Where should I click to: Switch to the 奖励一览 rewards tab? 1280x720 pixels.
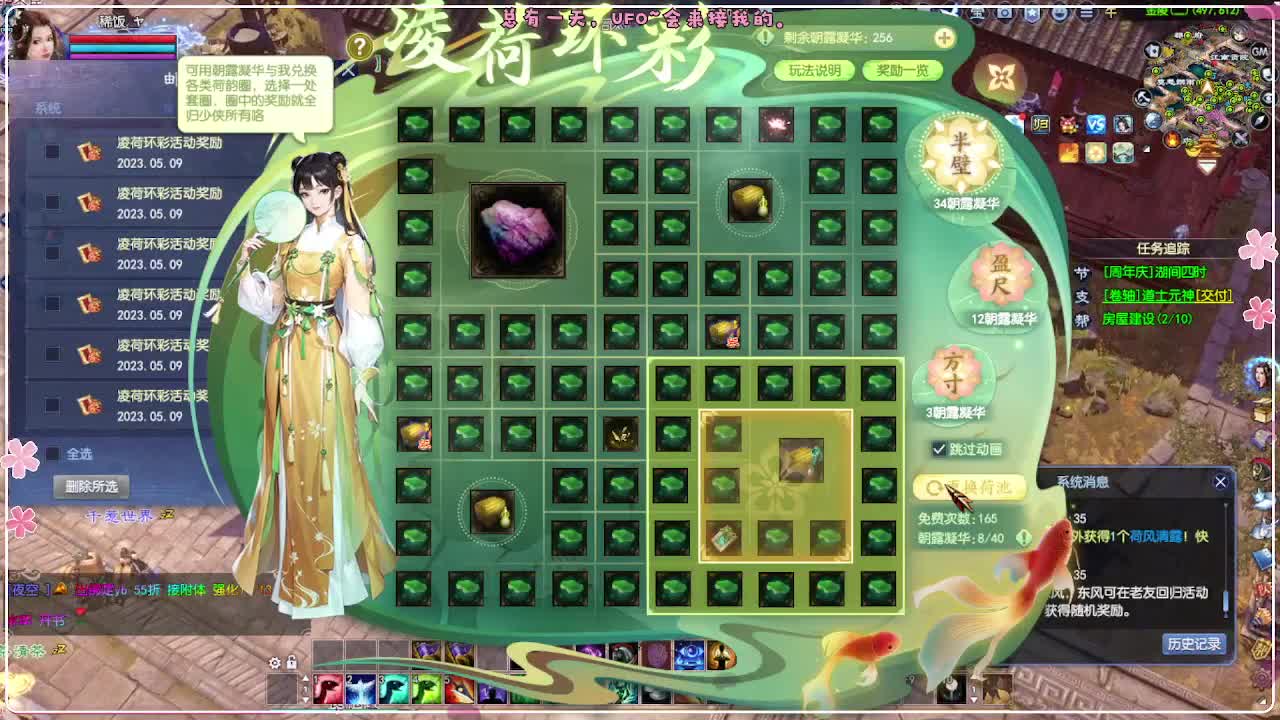[x=902, y=71]
